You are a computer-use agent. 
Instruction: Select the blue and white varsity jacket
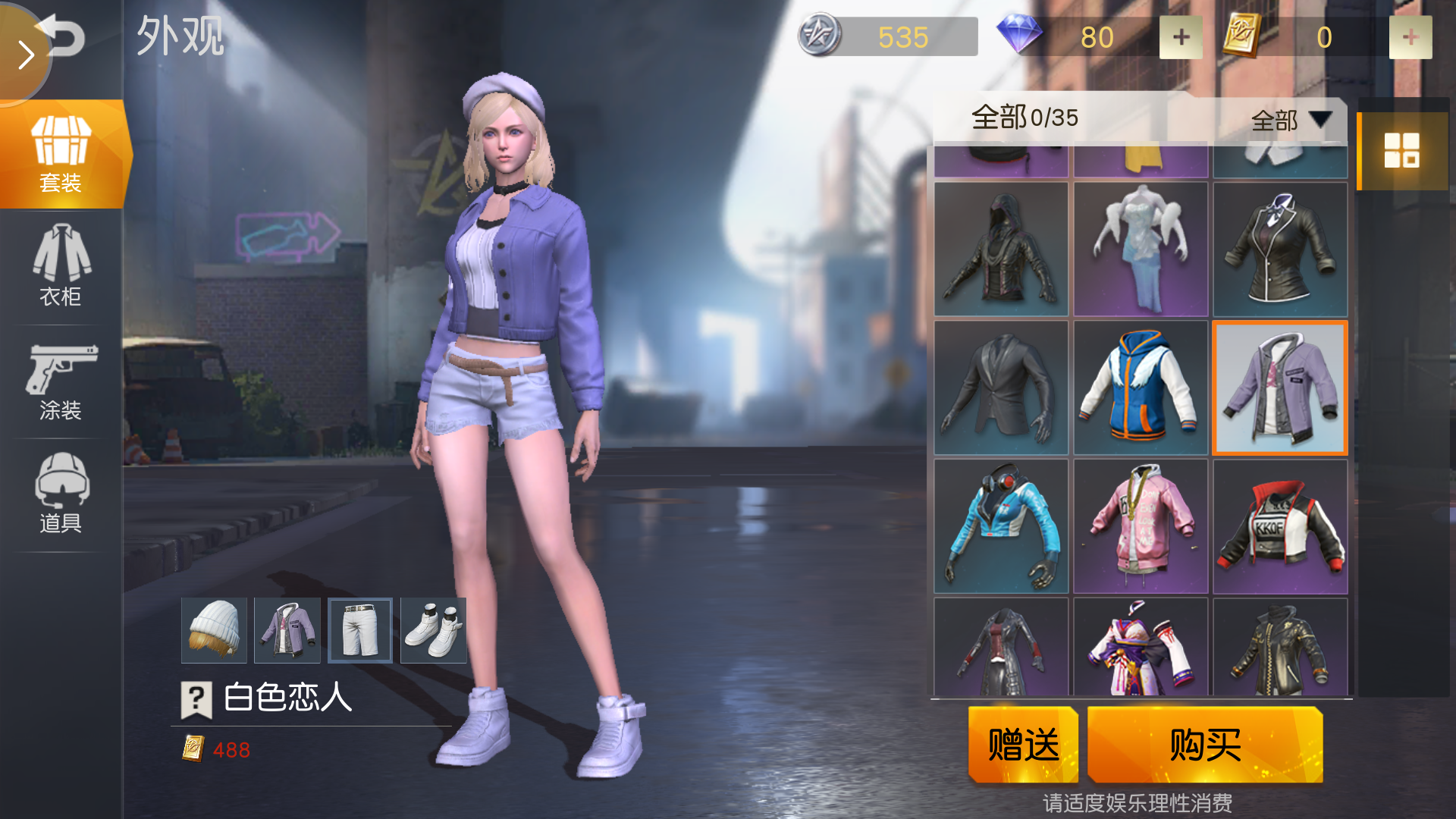1141,388
